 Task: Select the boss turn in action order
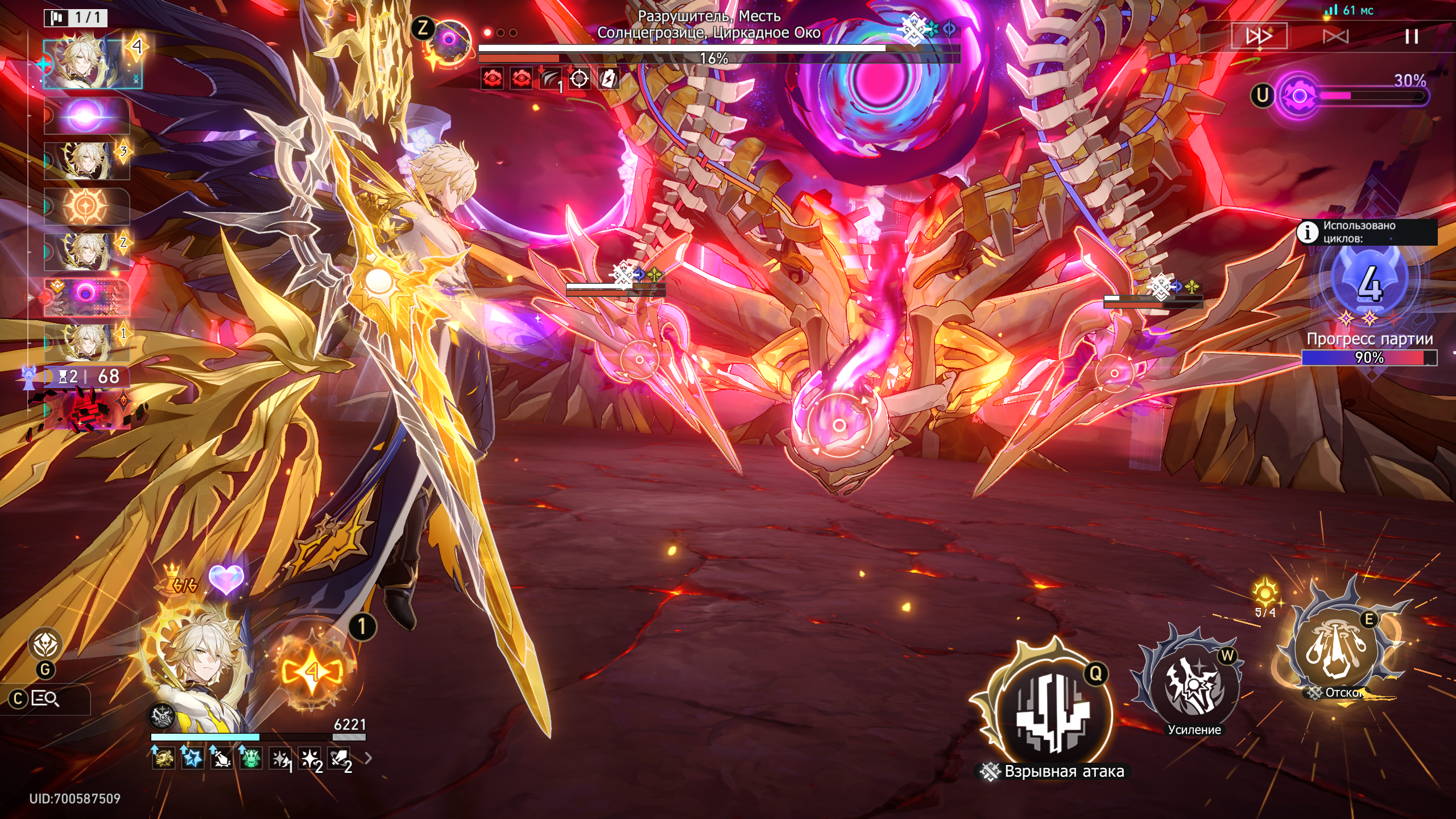tap(87, 296)
